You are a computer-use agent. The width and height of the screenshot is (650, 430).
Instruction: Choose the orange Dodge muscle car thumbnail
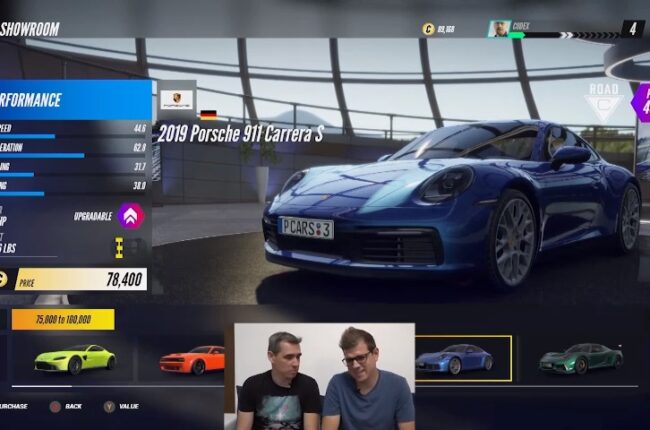pos(192,360)
